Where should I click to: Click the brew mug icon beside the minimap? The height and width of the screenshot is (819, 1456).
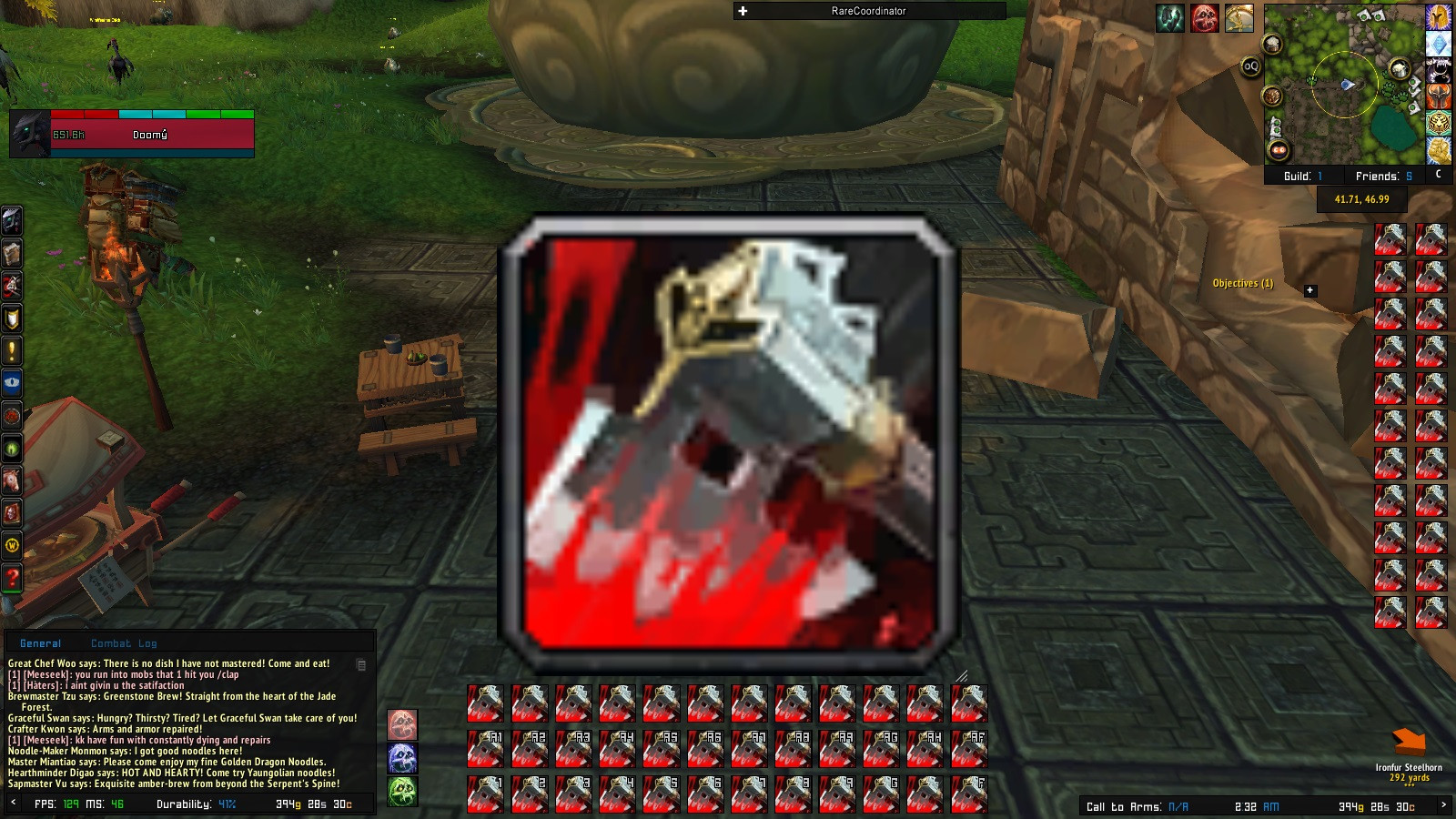click(x=1273, y=44)
